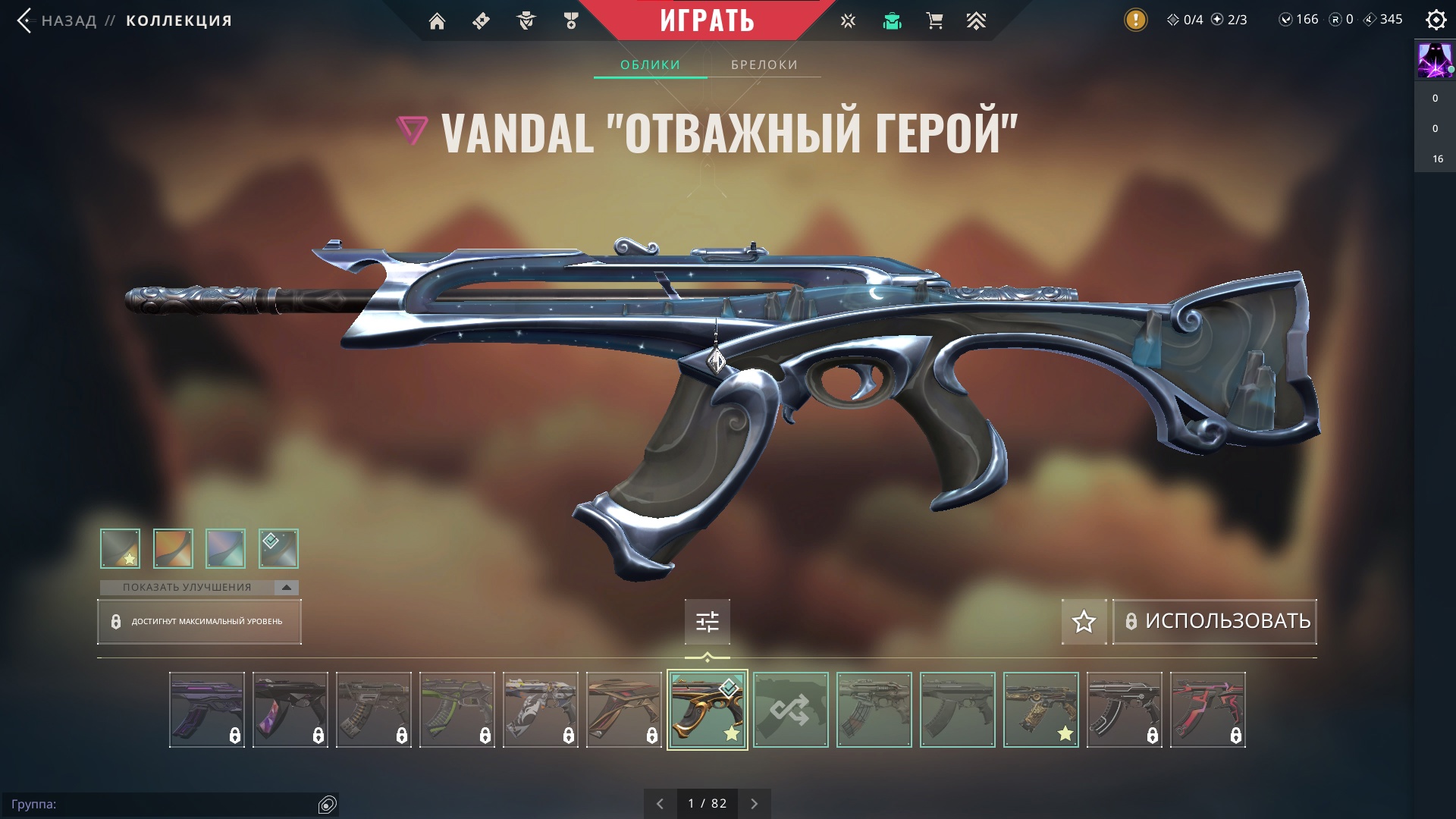Open the player avatar portrait

point(1434,61)
